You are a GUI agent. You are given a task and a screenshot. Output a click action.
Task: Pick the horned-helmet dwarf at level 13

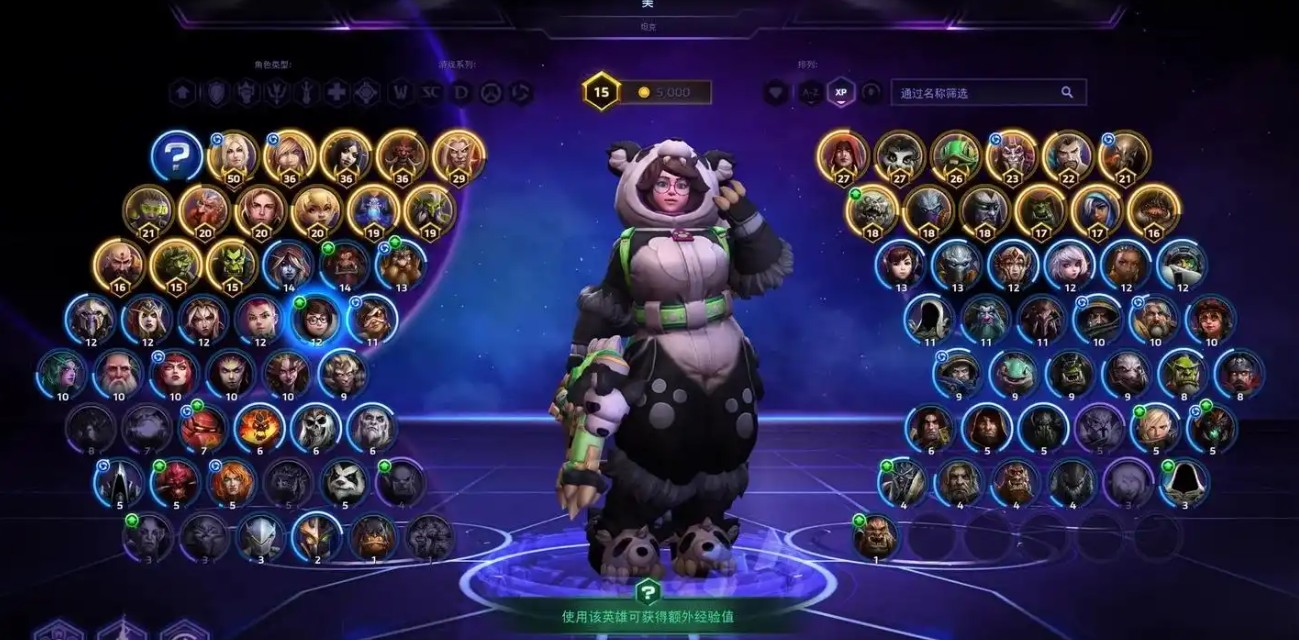(x=401, y=264)
